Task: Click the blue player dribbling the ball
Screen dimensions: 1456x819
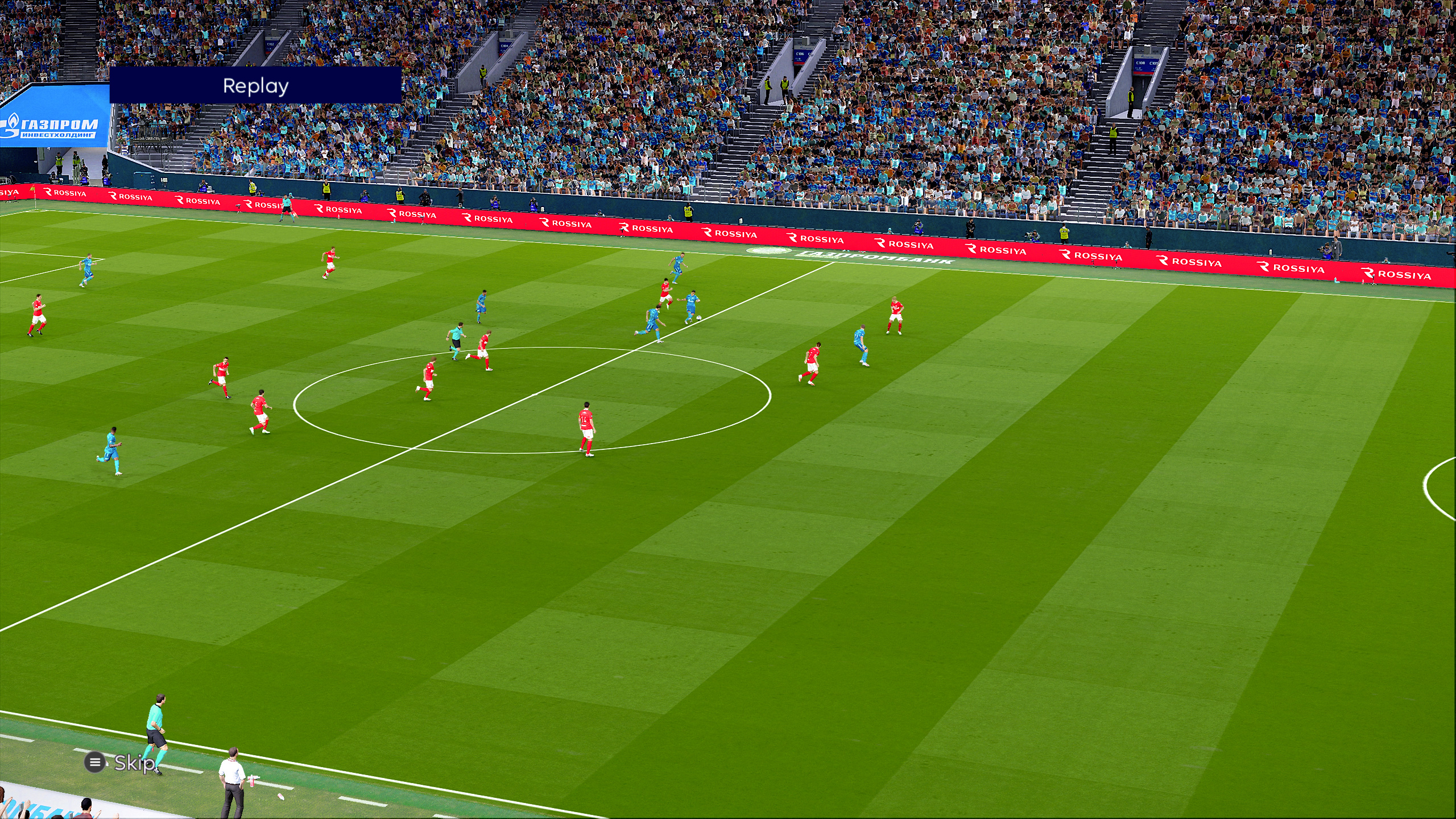Action: tap(693, 300)
